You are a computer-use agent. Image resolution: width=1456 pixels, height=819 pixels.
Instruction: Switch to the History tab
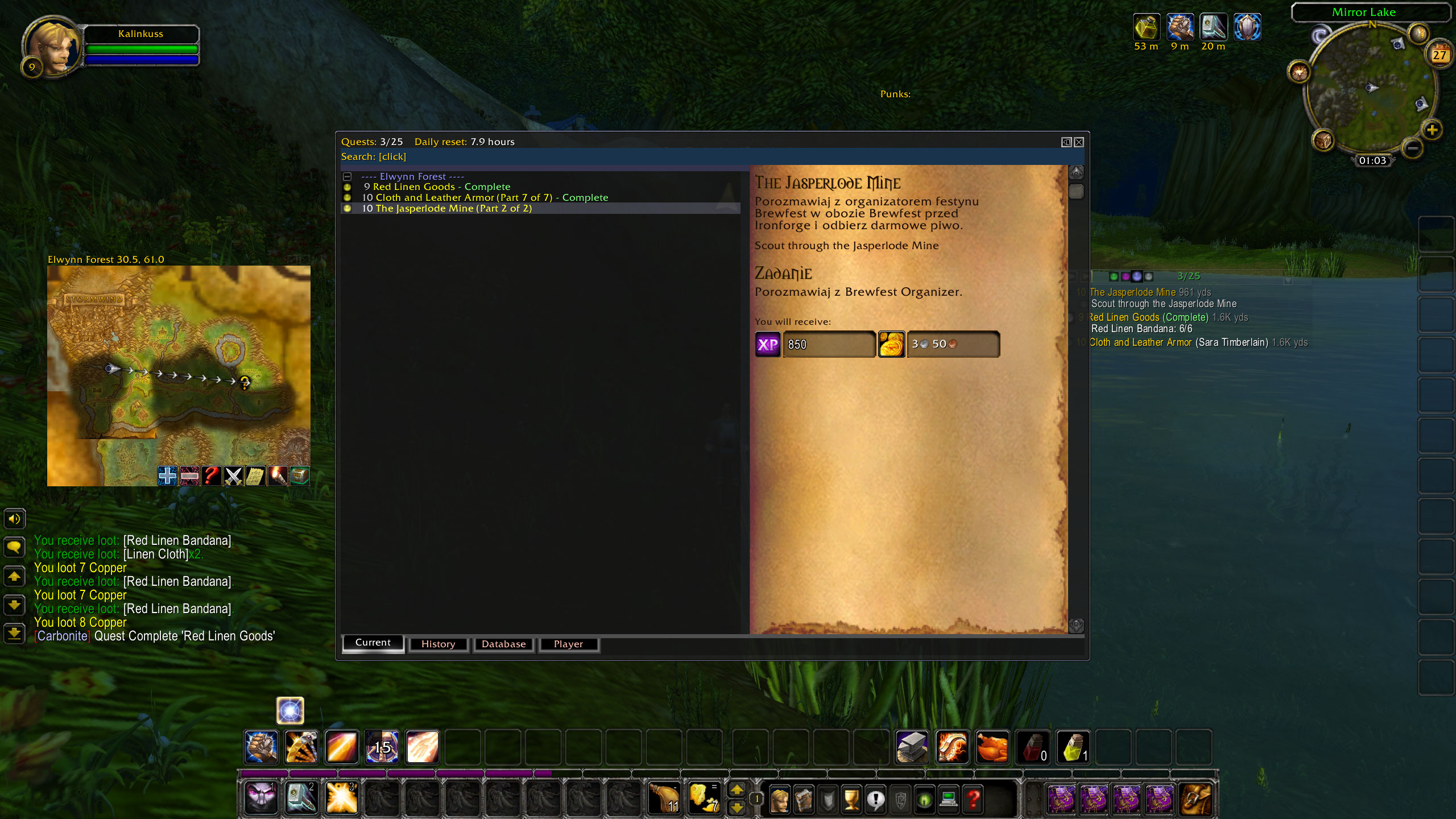coord(438,644)
